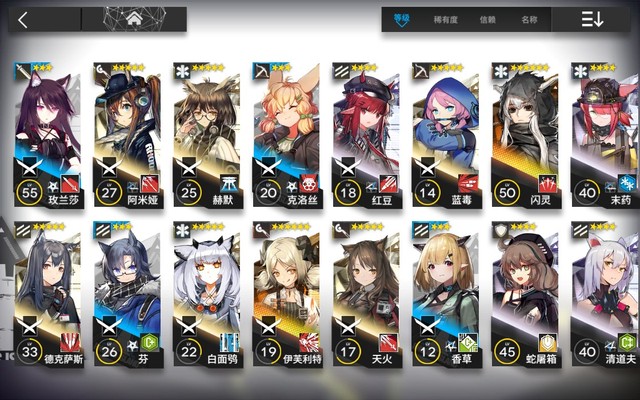The height and width of the screenshot is (400, 640).
Task: Select operator card 玫兰莎
Action: [47, 130]
